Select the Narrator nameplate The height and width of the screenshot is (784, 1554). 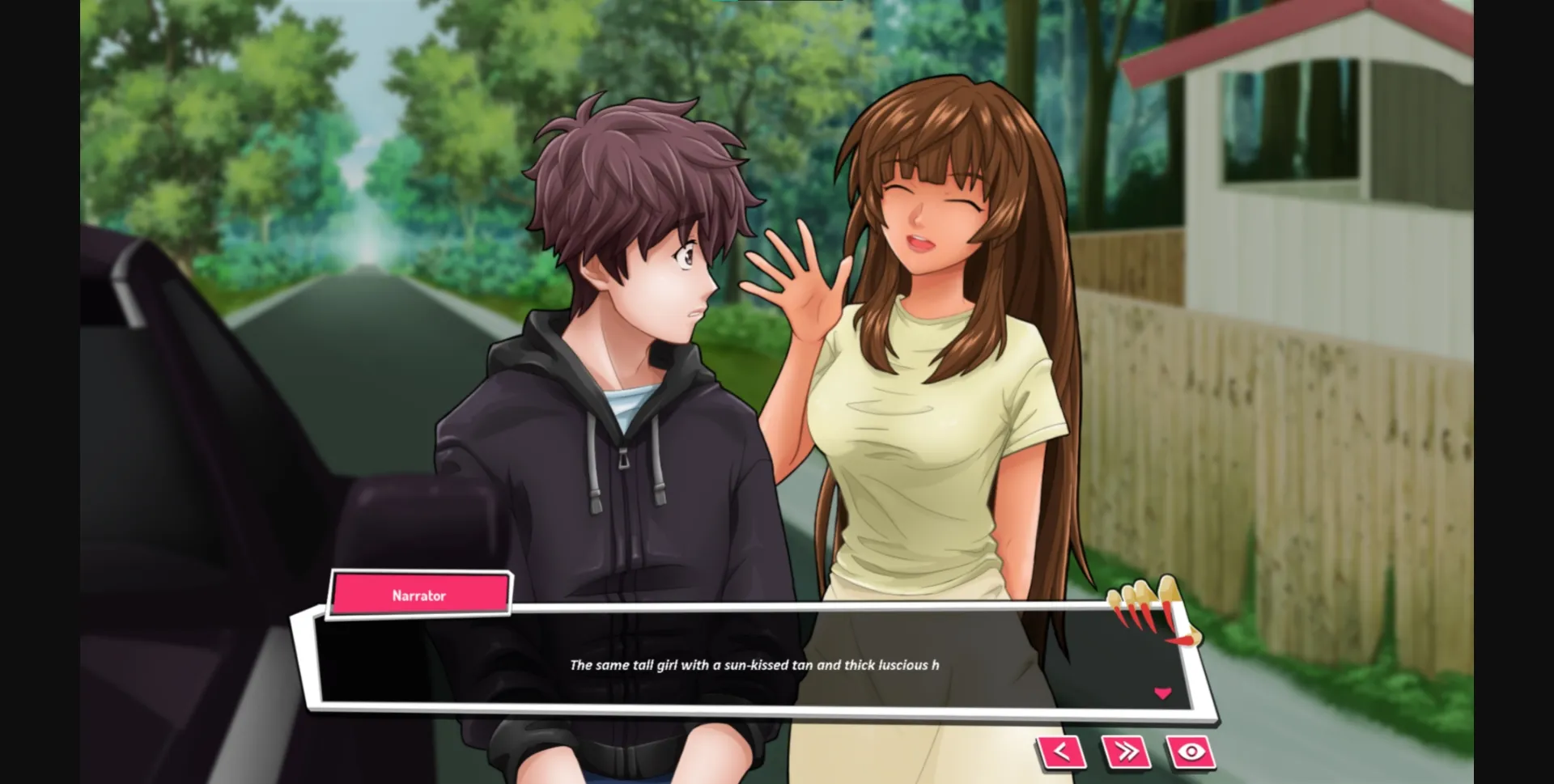point(419,595)
